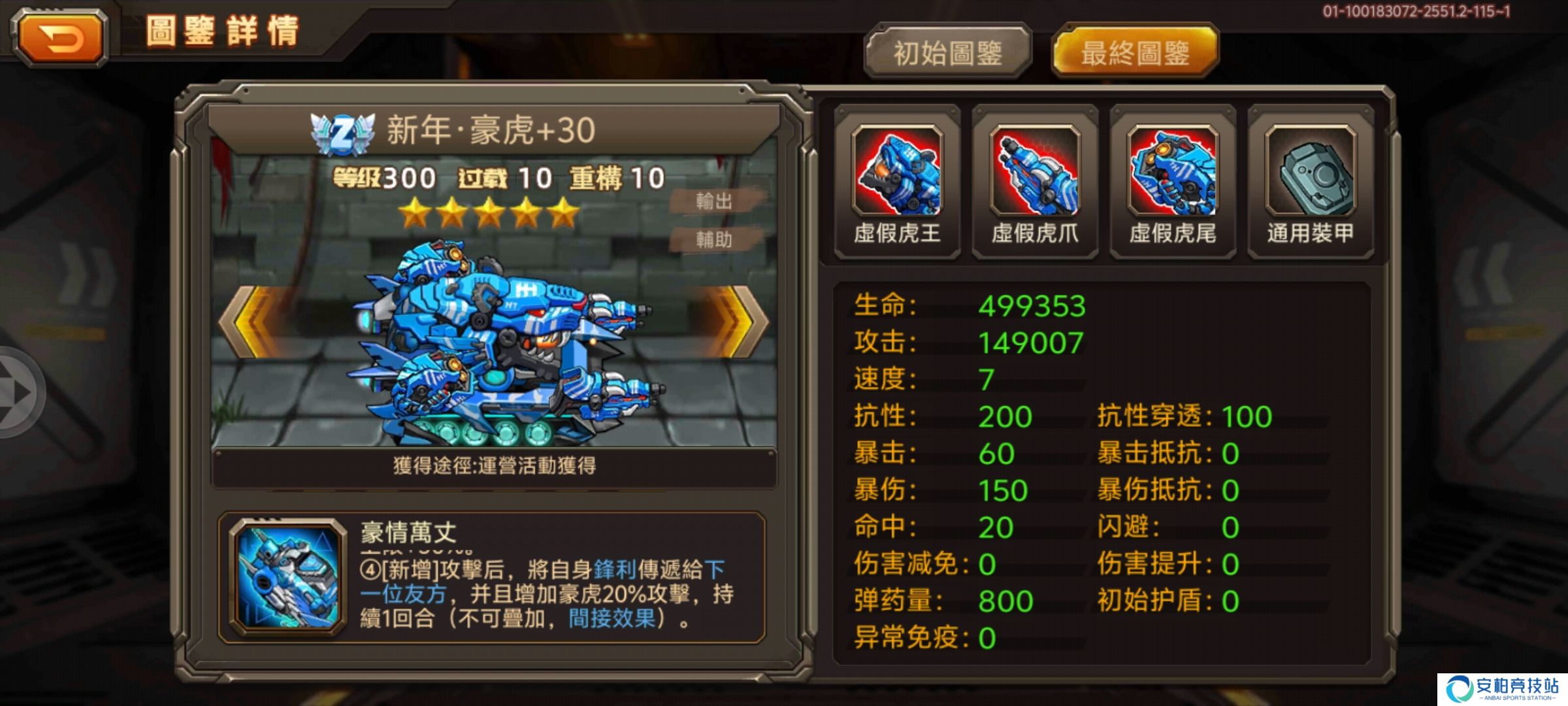Switch to the 初始圖鑒 tab
This screenshot has height=706, width=1568.
click(949, 51)
